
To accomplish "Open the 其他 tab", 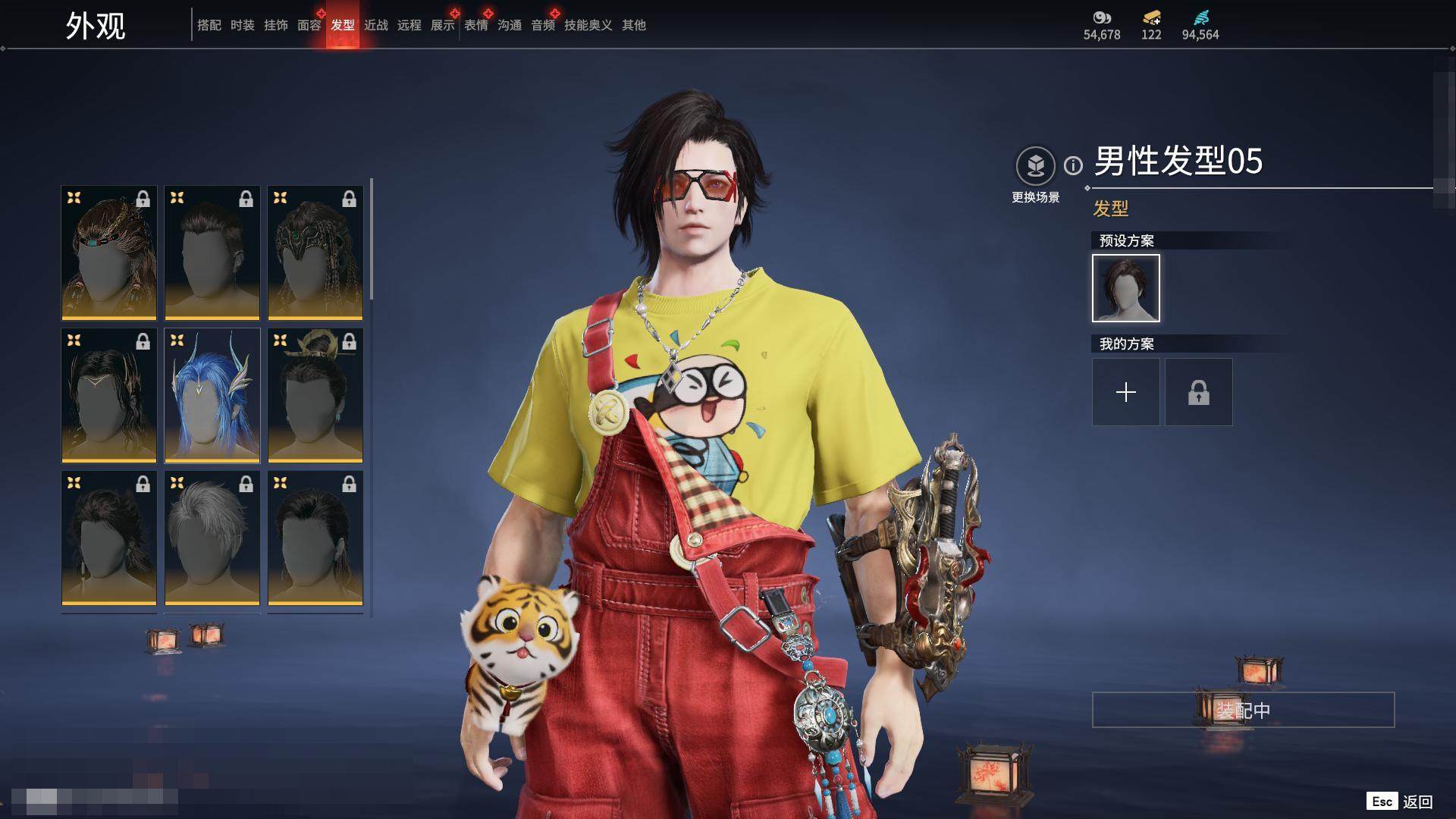I will pyautogui.click(x=634, y=25).
